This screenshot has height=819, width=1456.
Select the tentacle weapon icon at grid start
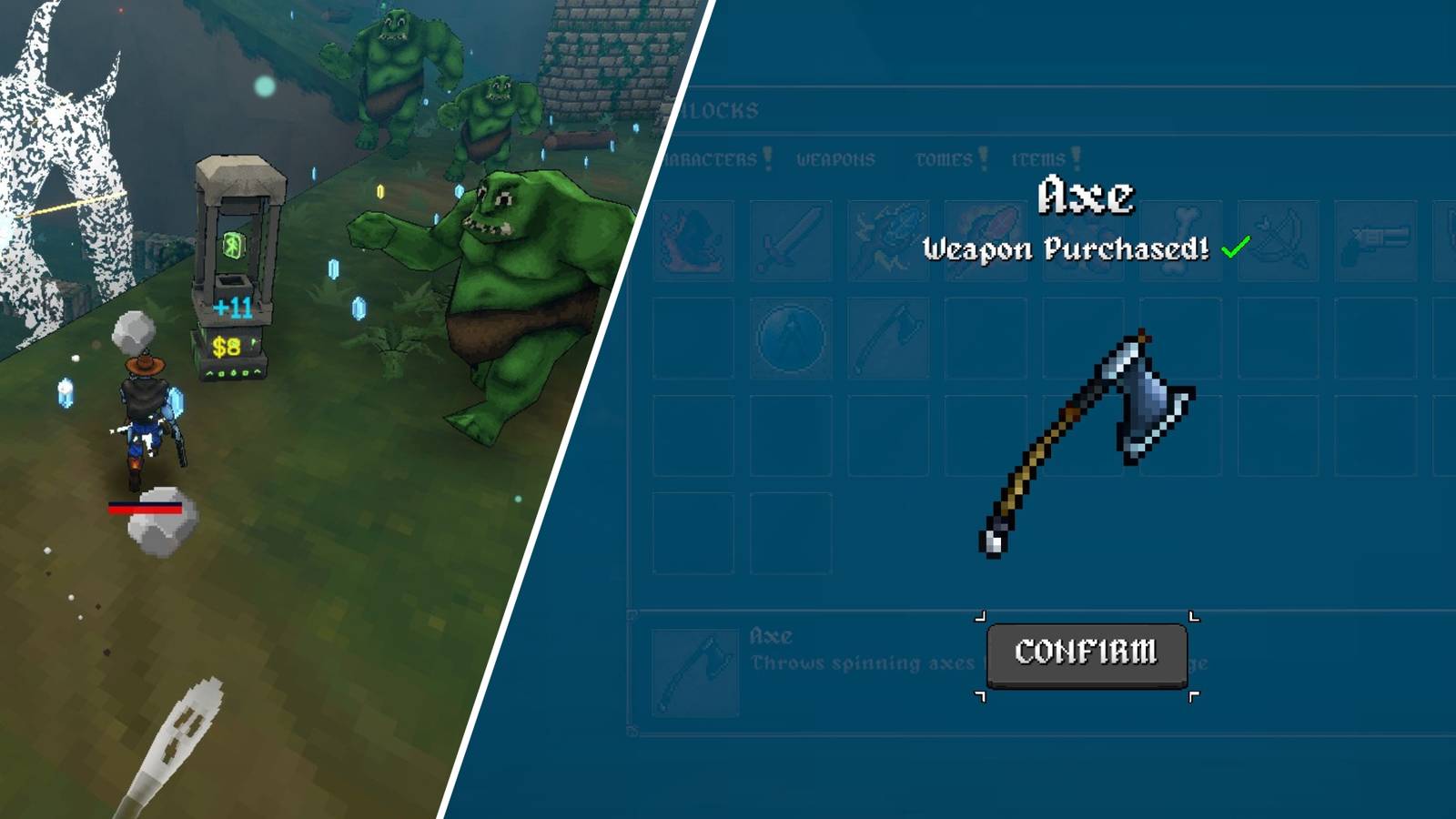(692, 235)
